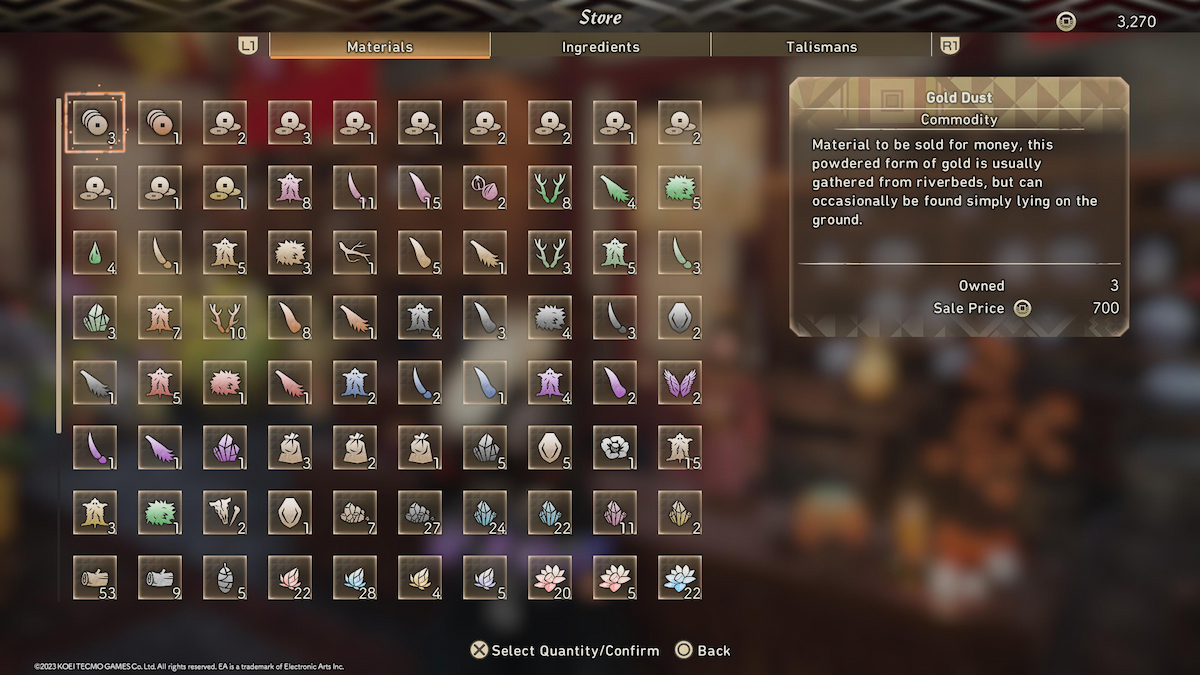
Task: Select the Materials tab
Action: [x=379, y=46]
